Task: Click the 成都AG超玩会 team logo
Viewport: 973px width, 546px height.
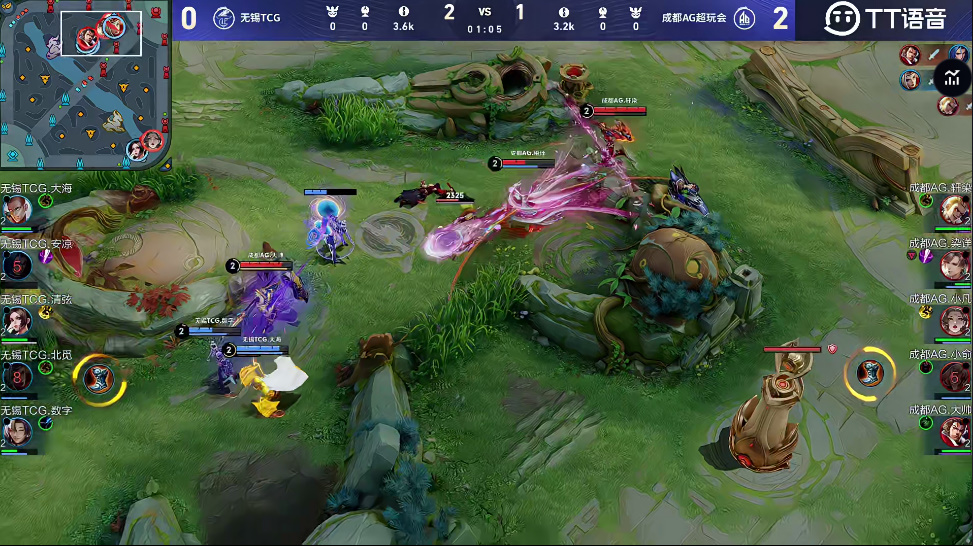Action: pyautogui.click(x=745, y=19)
